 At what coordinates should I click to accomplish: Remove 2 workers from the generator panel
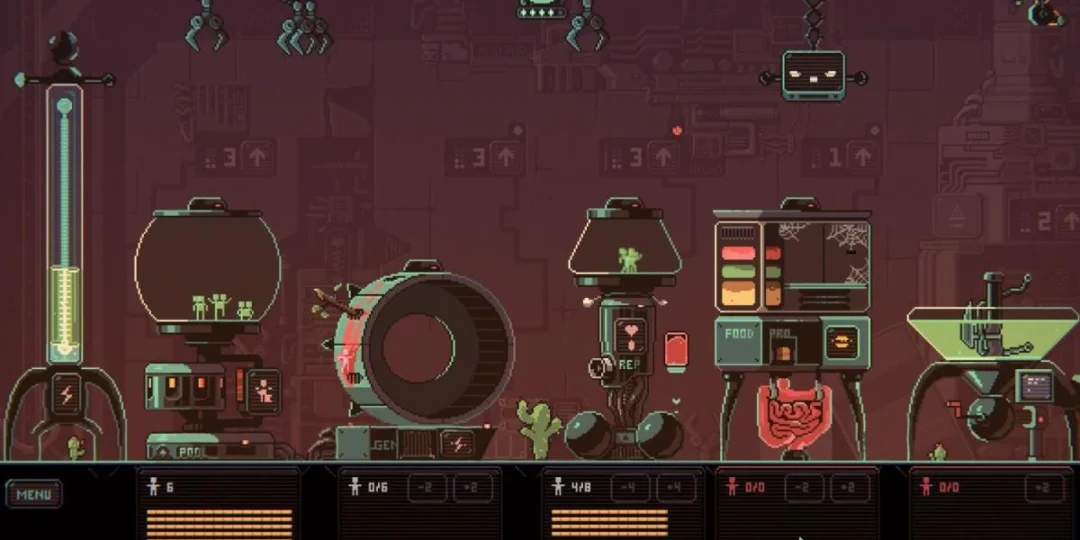pyautogui.click(x=426, y=488)
